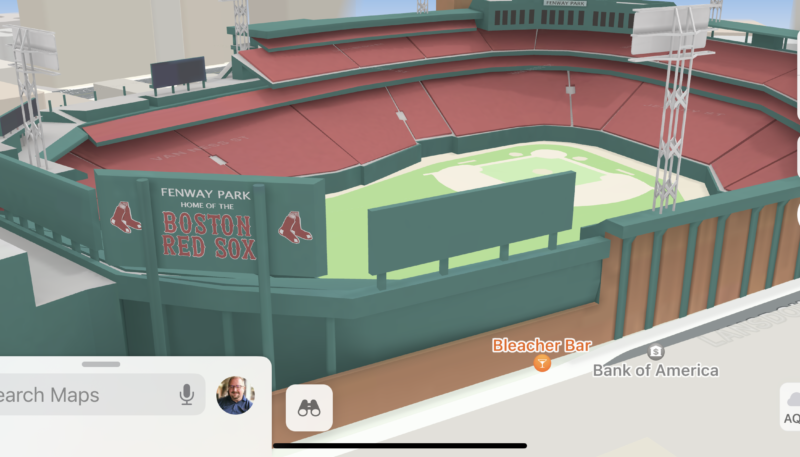Screen dimensions: 800x457
Task: Open the weather and AQI widget
Action: click(790, 406)
